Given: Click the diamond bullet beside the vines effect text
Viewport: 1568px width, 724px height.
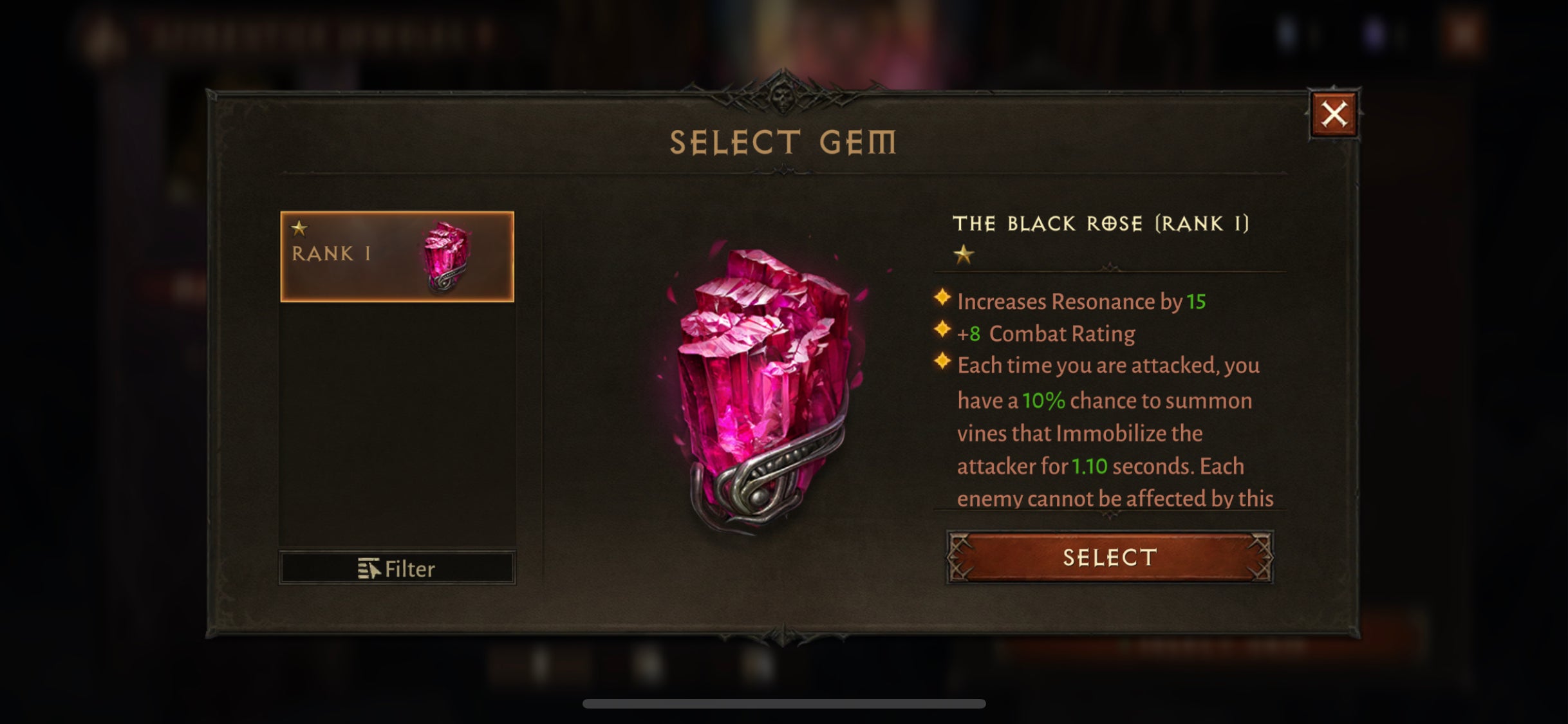Looking at the screenshot, I should (x=941, y=362).
